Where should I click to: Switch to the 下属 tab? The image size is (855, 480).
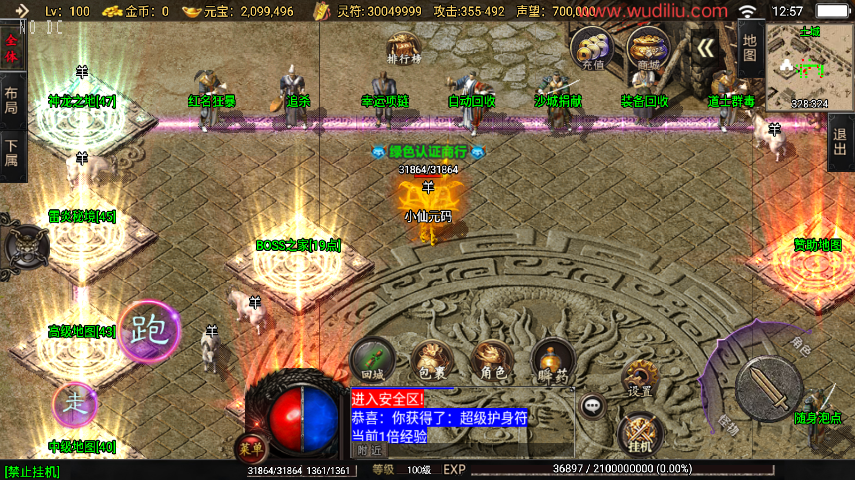11,151
